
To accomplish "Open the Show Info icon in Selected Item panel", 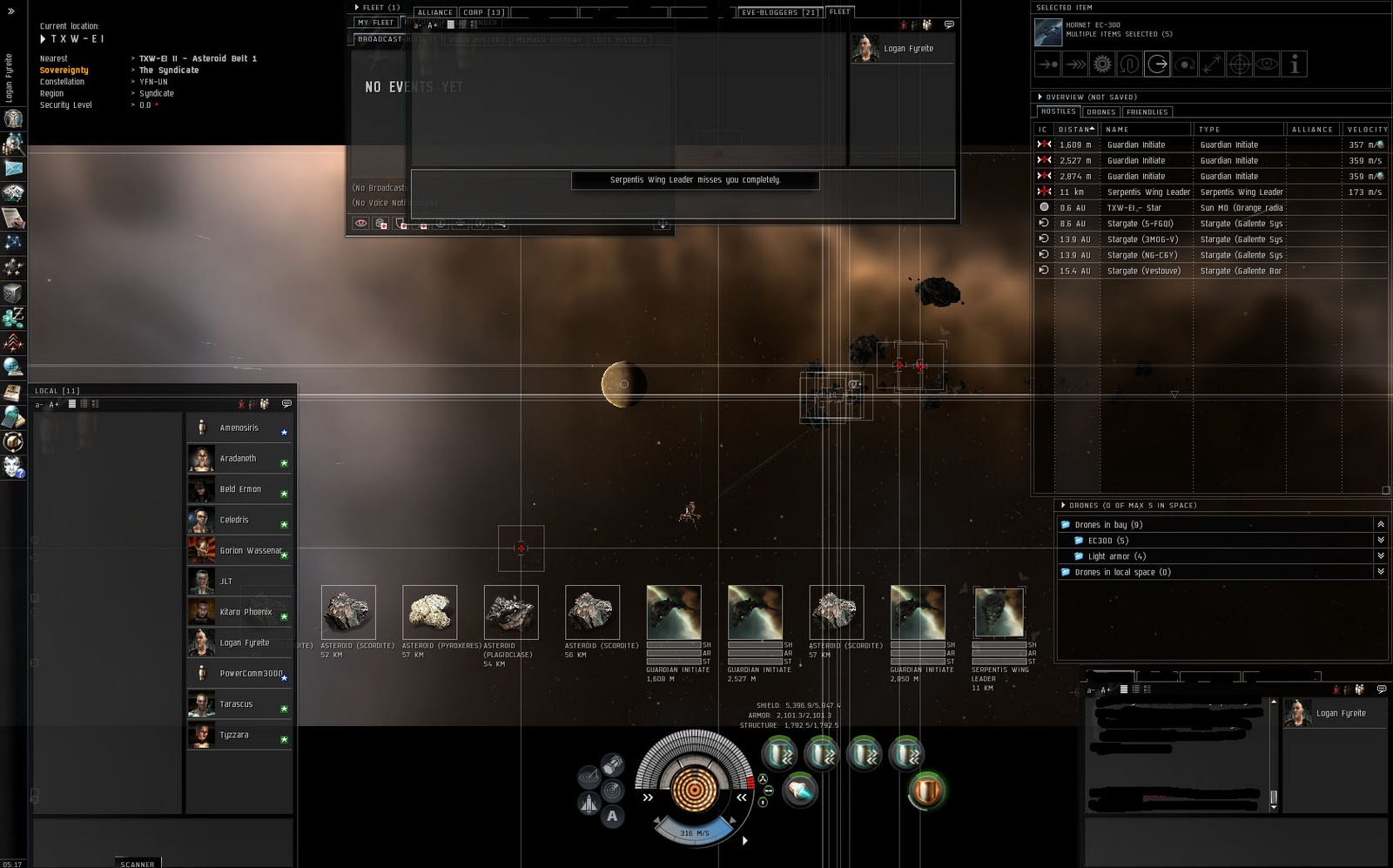I will pyautogui.click(x=1295, y=64).
